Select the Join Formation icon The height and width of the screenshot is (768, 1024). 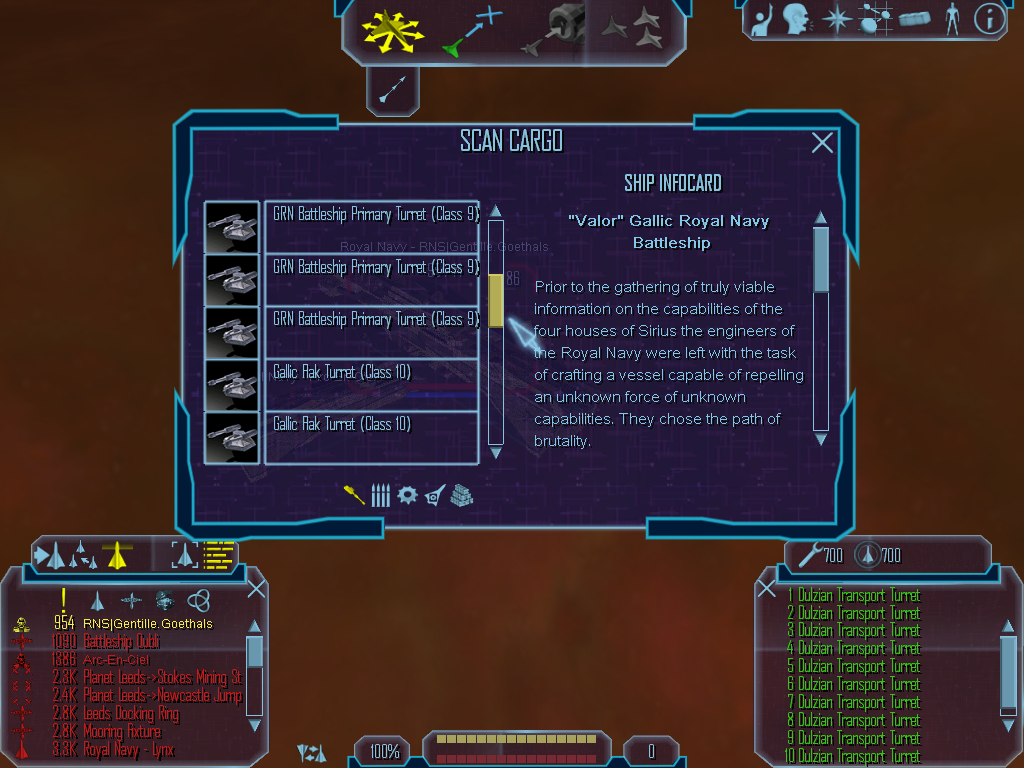click(633, 30)
